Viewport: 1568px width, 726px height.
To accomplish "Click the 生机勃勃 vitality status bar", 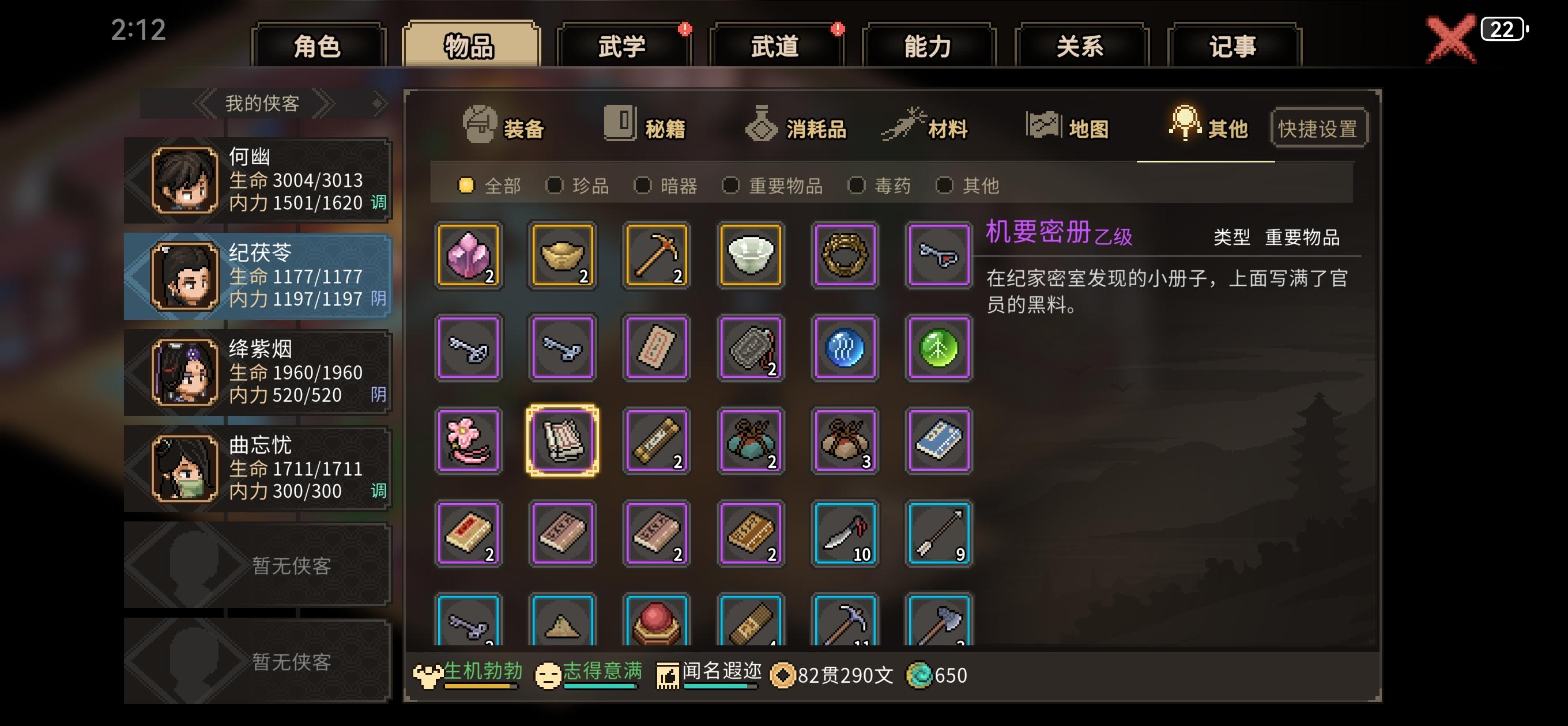I will (472, 675).
